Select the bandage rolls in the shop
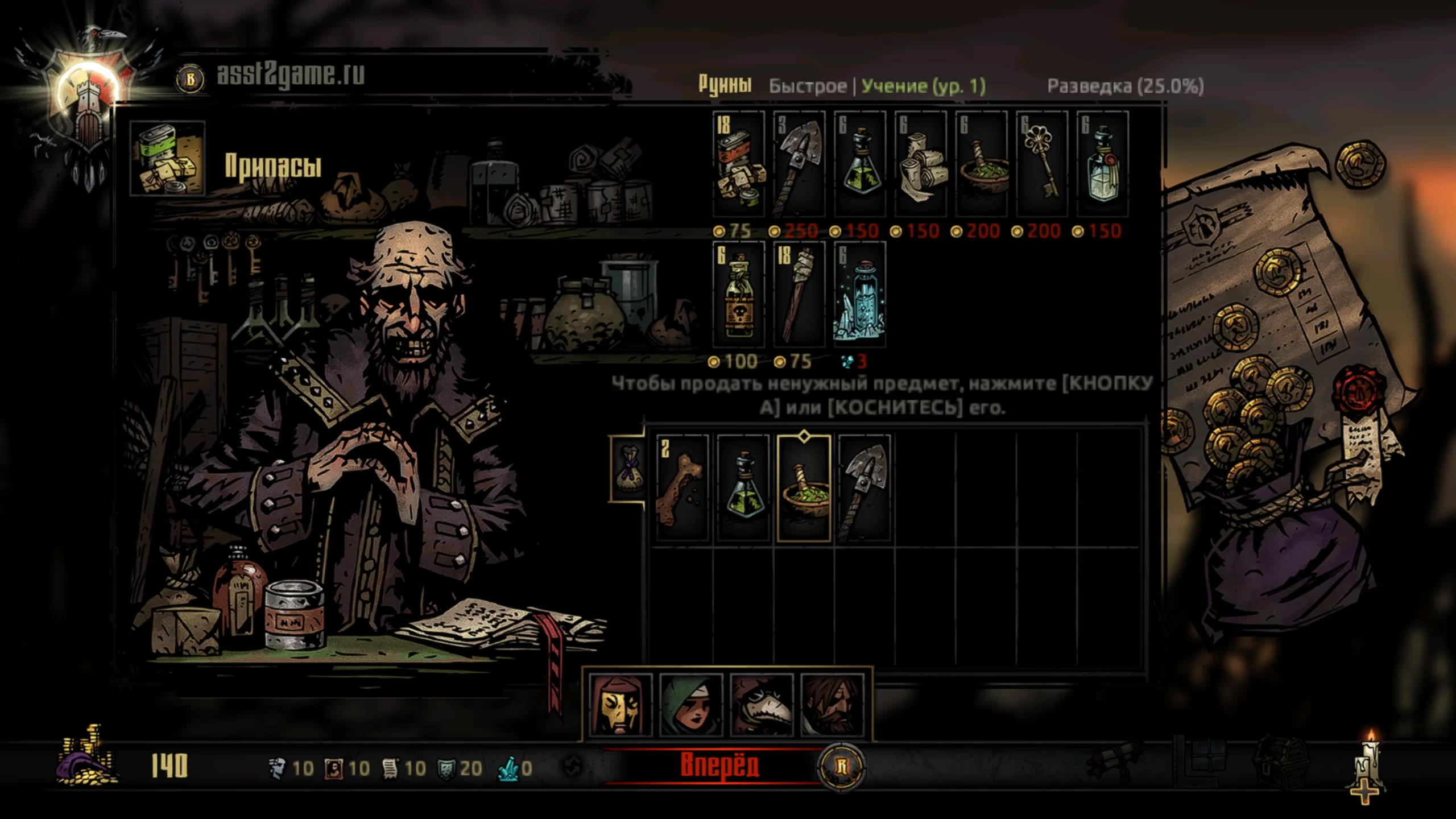 921,164
